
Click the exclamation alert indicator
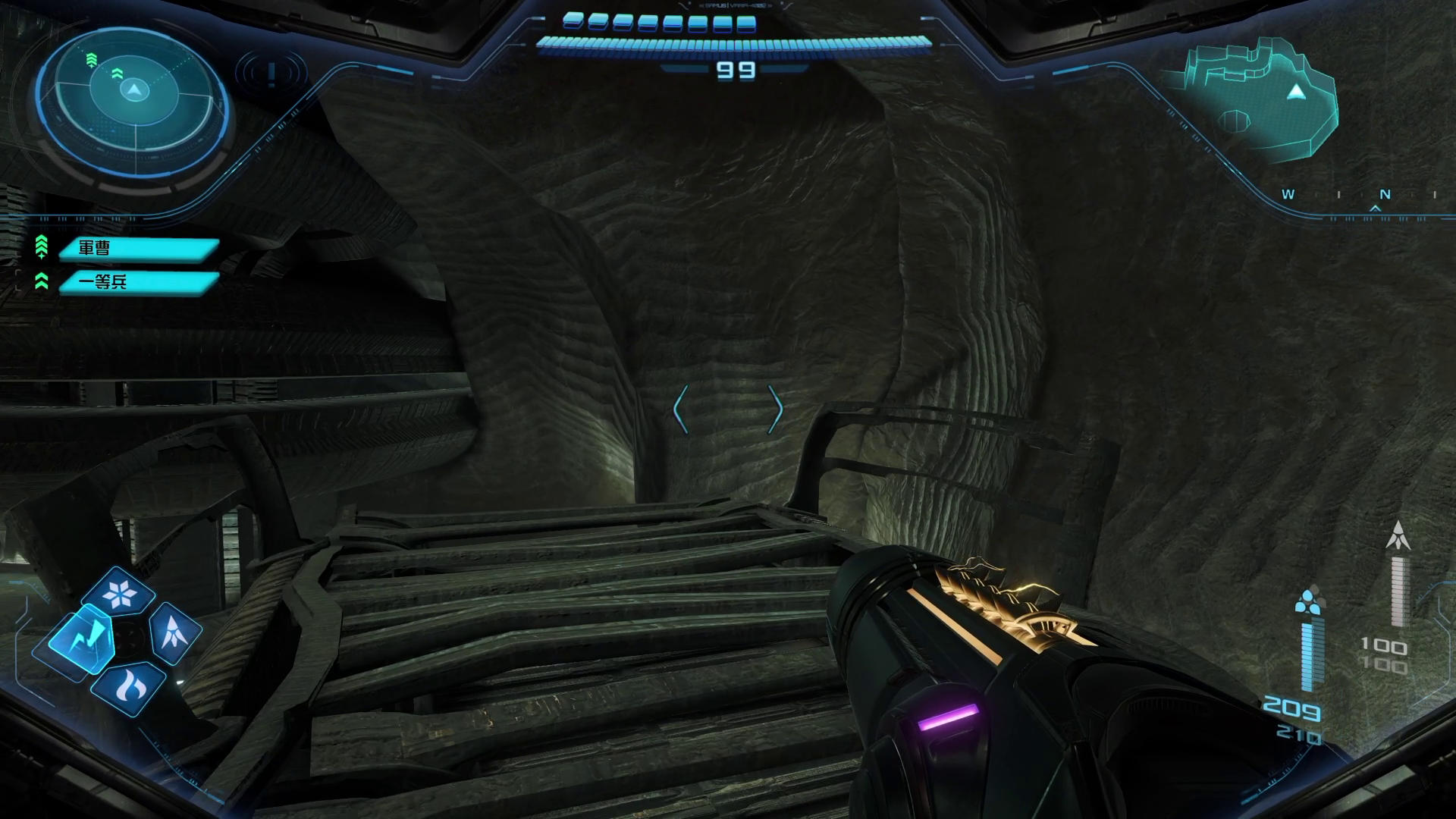pyautogui.click(x=271, y=74)
